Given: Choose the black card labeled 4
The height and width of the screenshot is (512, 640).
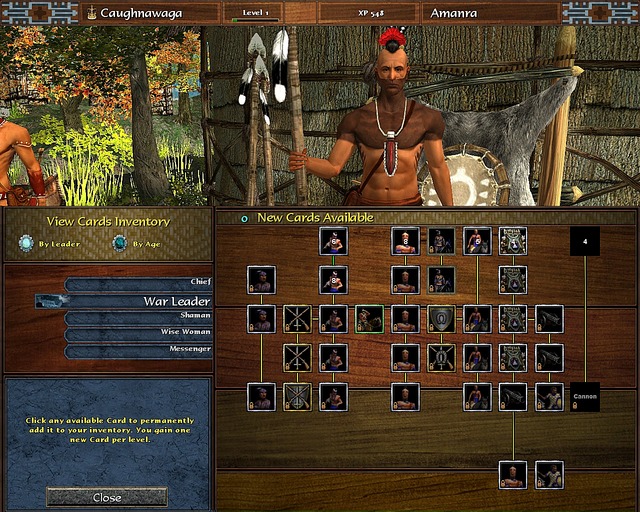Looking at the screenshot, I should tap(585, 241).
